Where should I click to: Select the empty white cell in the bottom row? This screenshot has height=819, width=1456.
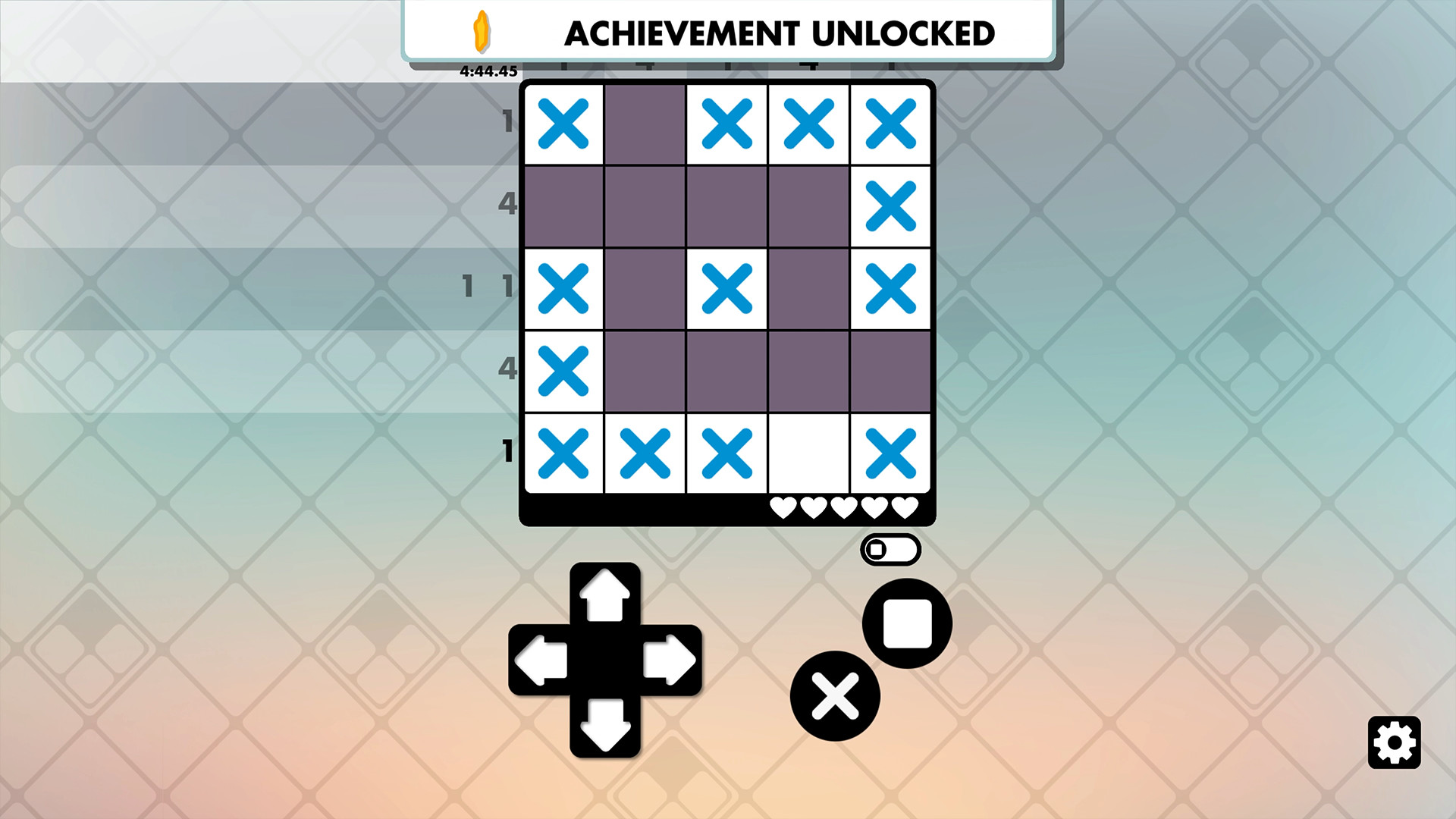coord(808,453)
